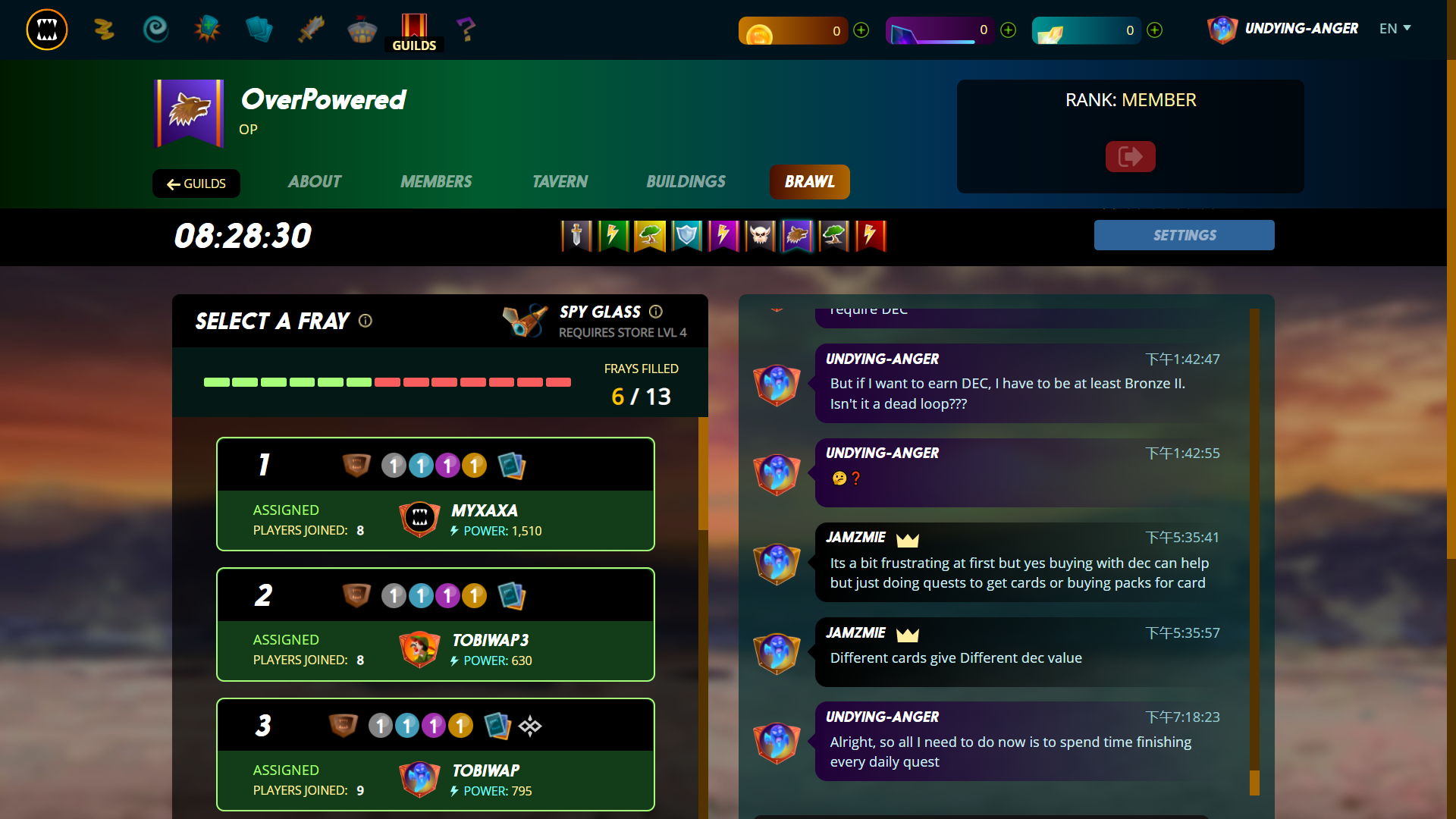Click the skull guild banner
This screenshot has height=819, width=1456.
pyautogui.click(x=760, y=236)
